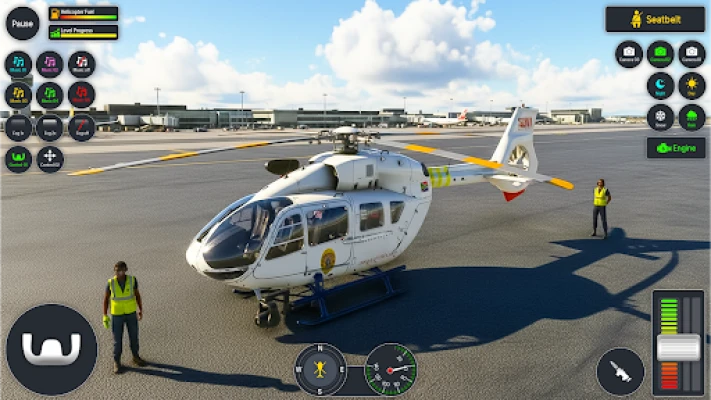711x400 pixels.
Task: Set time to Night mode
Action: [x=660, y=86]
